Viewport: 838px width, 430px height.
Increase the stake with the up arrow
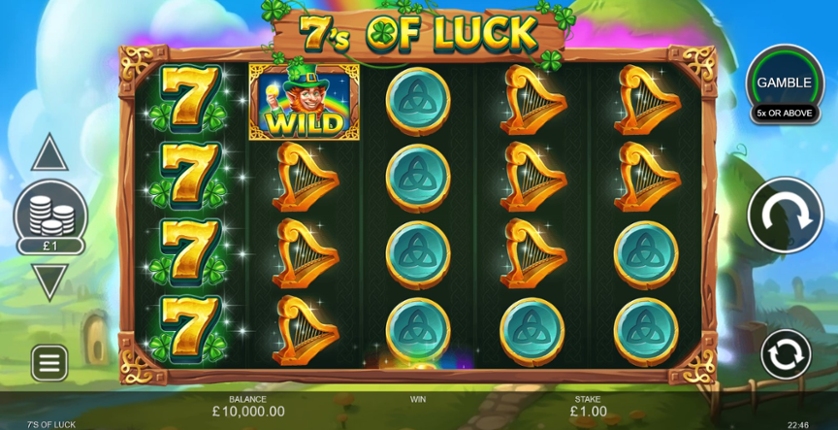coord(49,155)
